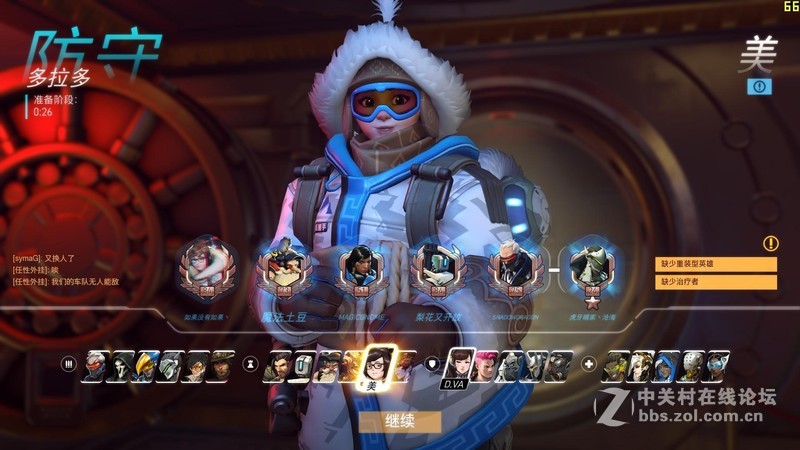The image size is (800, 450).
Task: Open the hero info button below 美
Action: coord(759,87)
